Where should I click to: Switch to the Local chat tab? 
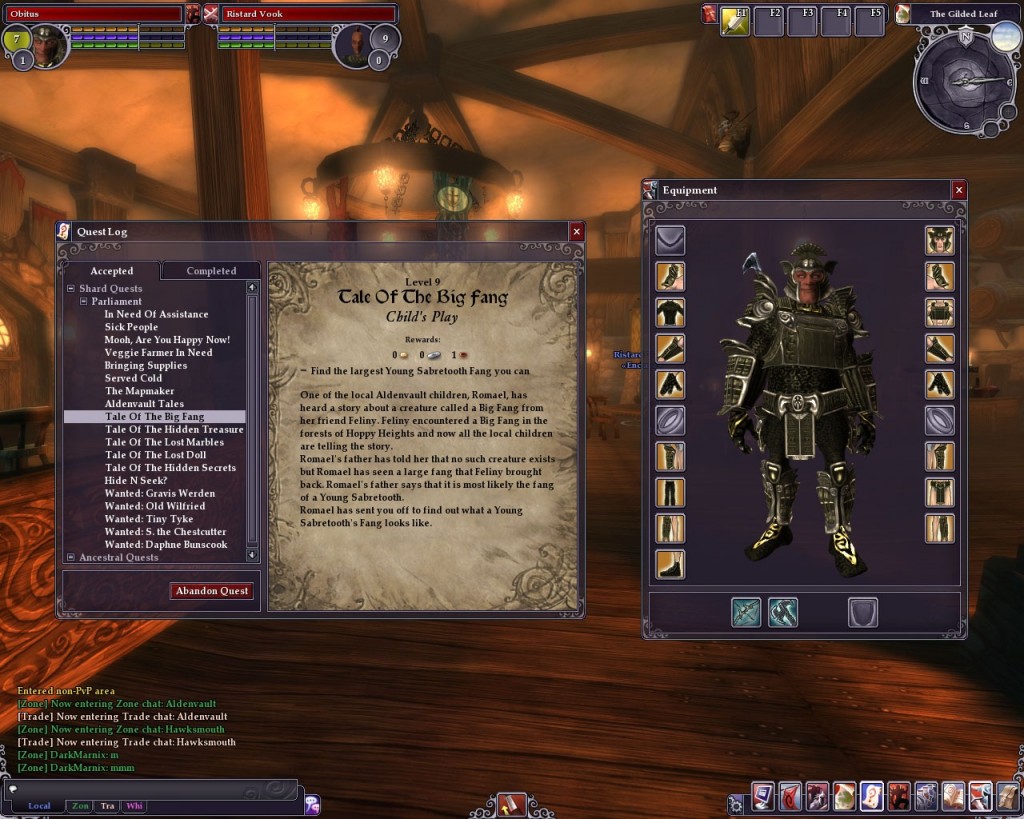coord(39,806)
